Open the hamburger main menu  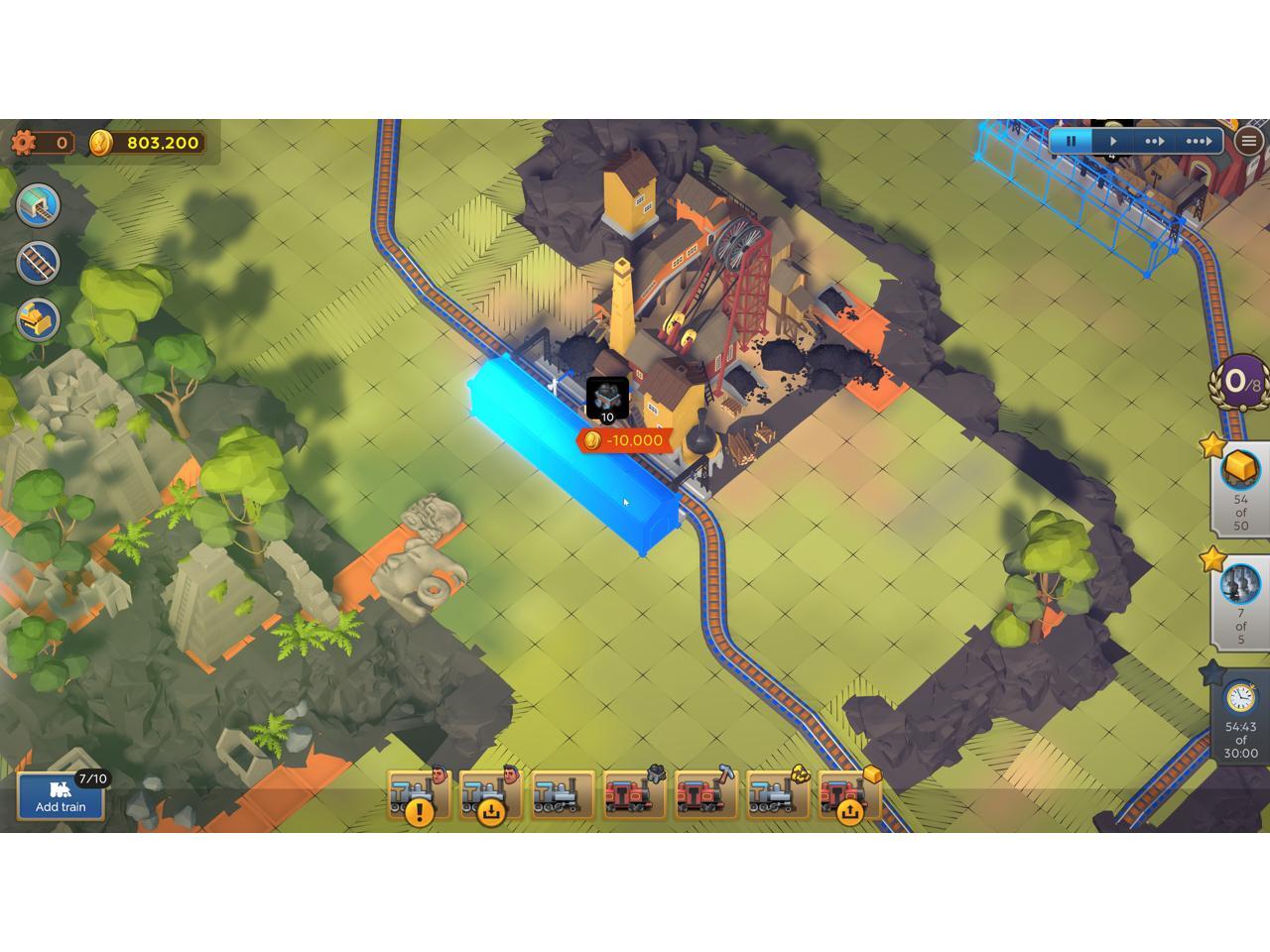(1248, 141)
